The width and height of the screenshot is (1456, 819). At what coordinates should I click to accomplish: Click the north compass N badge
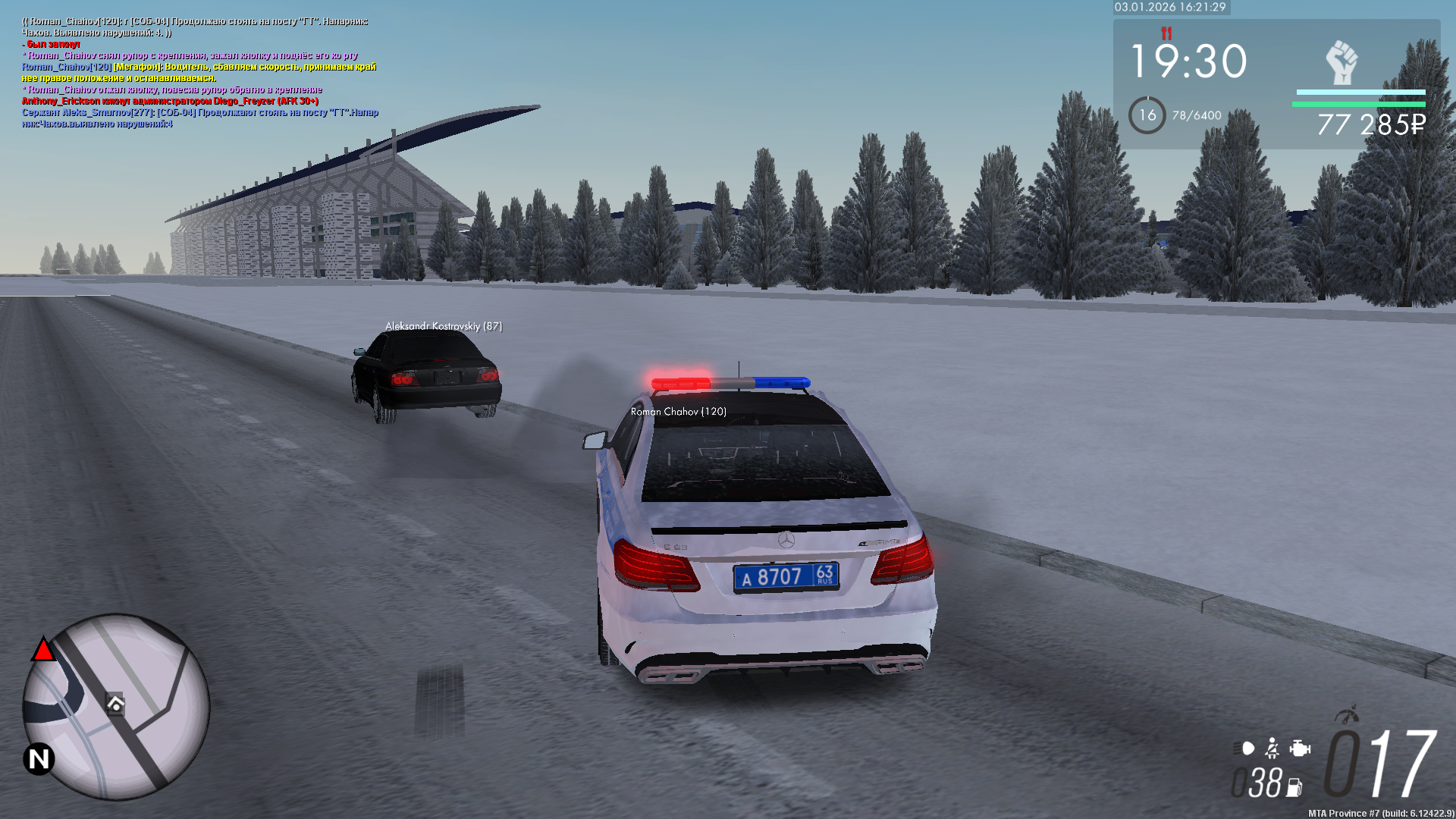tap(39, 758)
